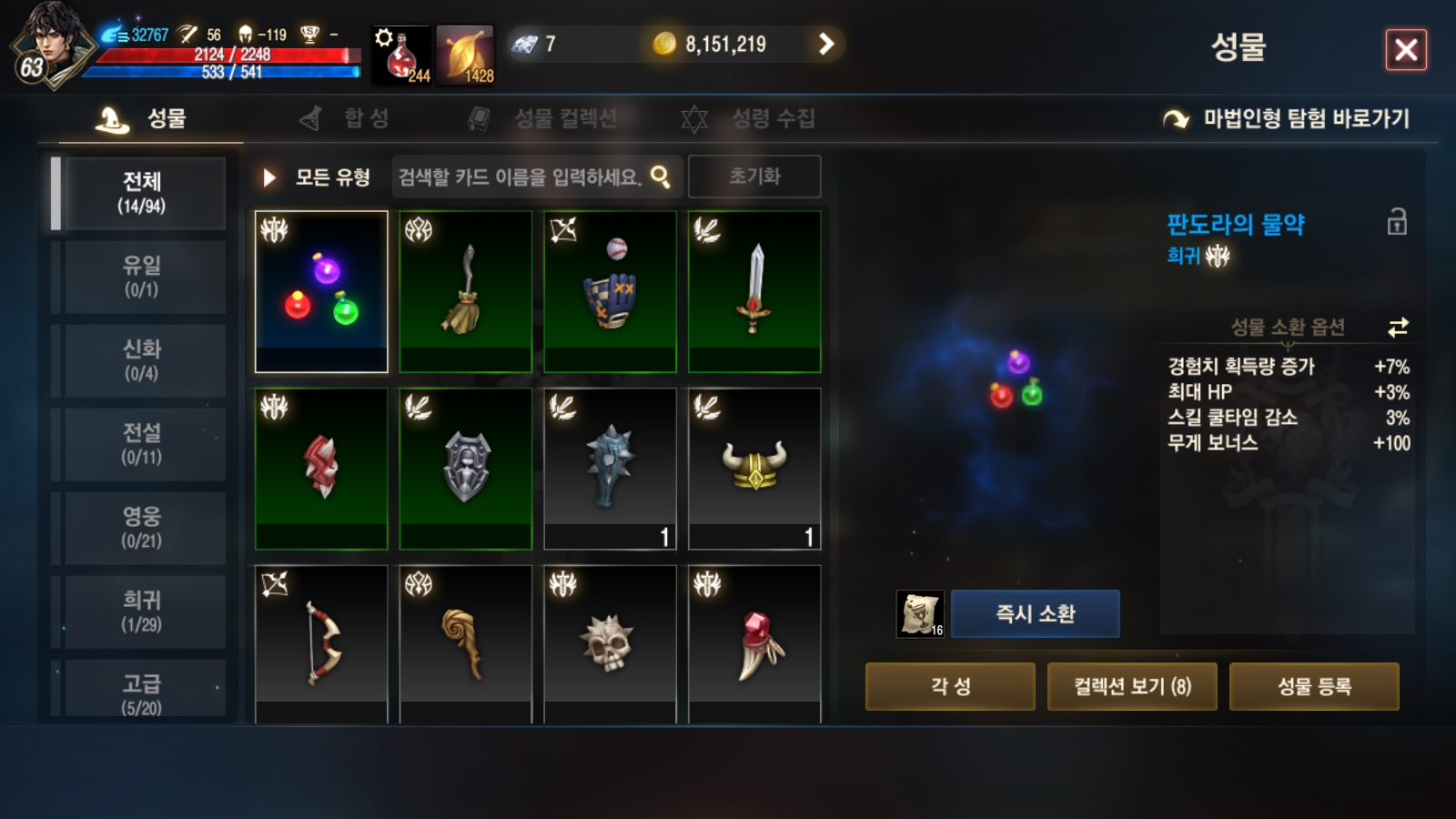Click the chevron next to the gold amount

[x=826, y=43]
